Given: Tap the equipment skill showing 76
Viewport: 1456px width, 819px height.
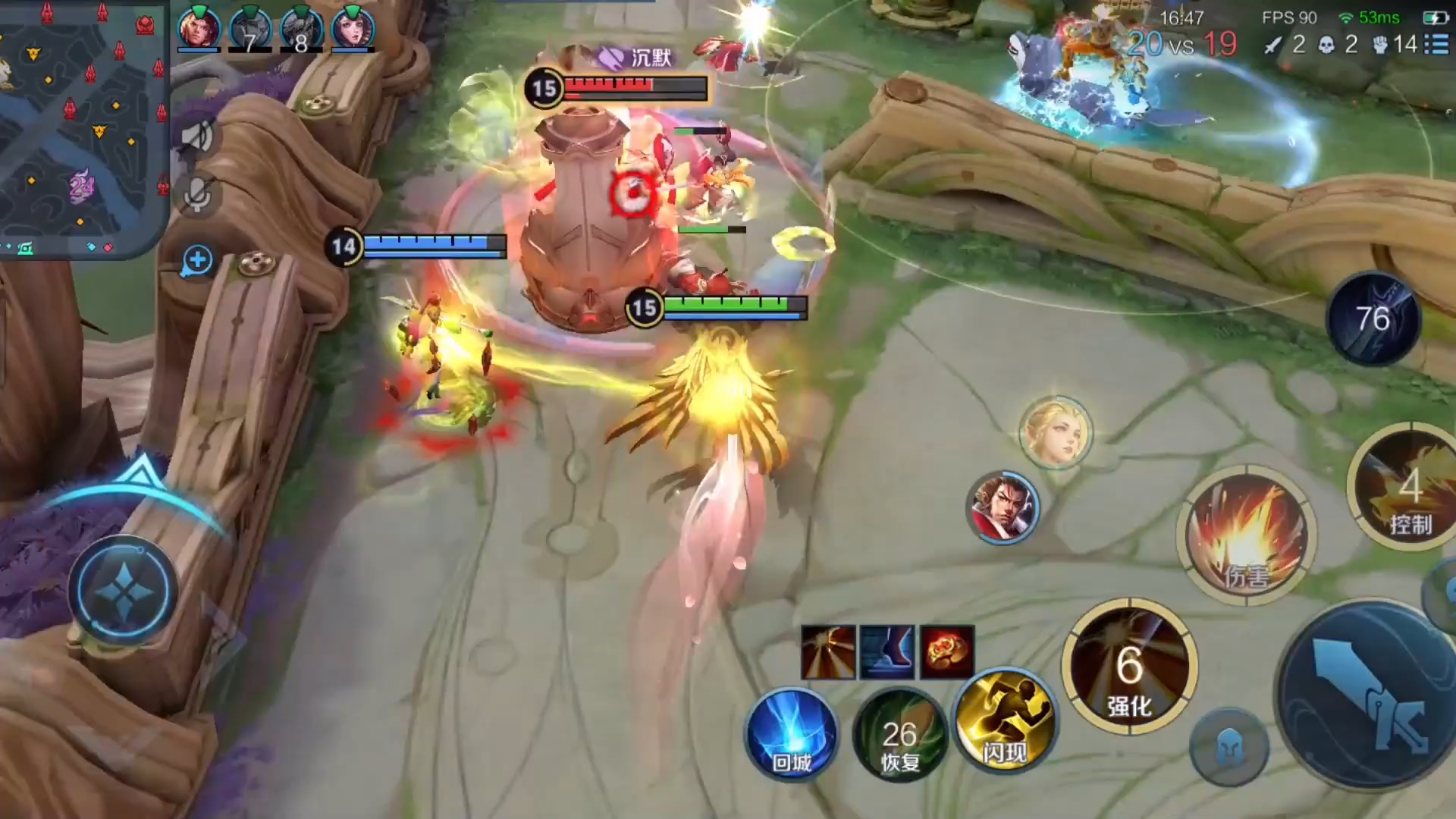Looking at the screenshot, I should (1373, 318).
